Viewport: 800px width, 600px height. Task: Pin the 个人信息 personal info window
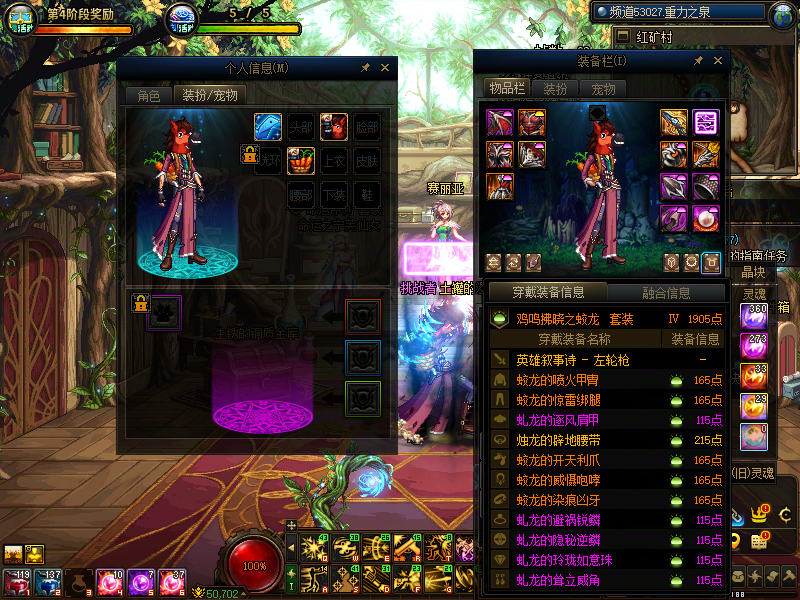(366, 68)
